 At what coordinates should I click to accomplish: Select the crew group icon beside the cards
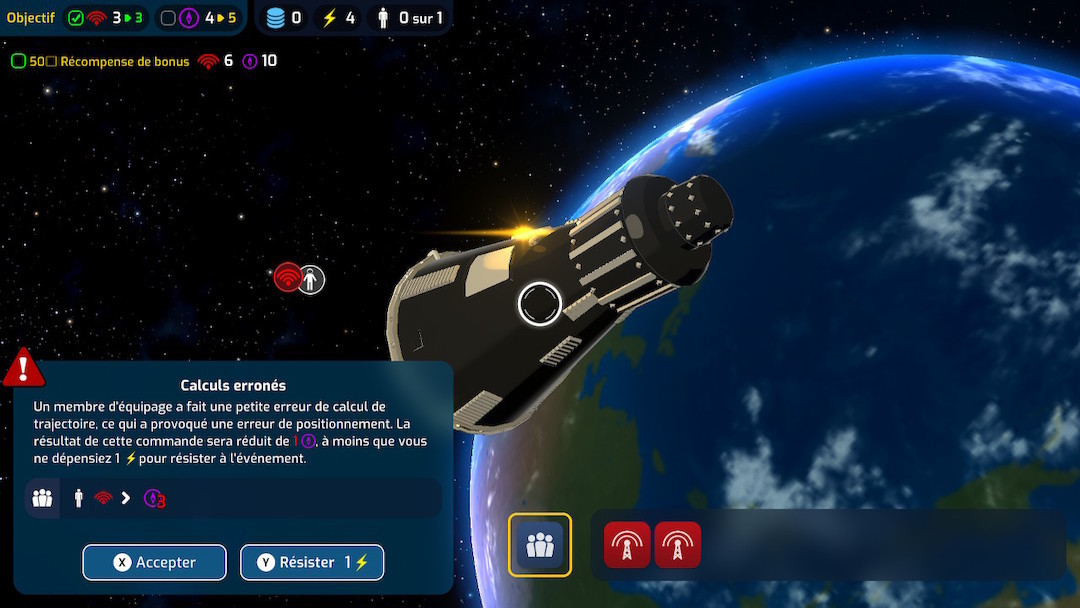540,545
